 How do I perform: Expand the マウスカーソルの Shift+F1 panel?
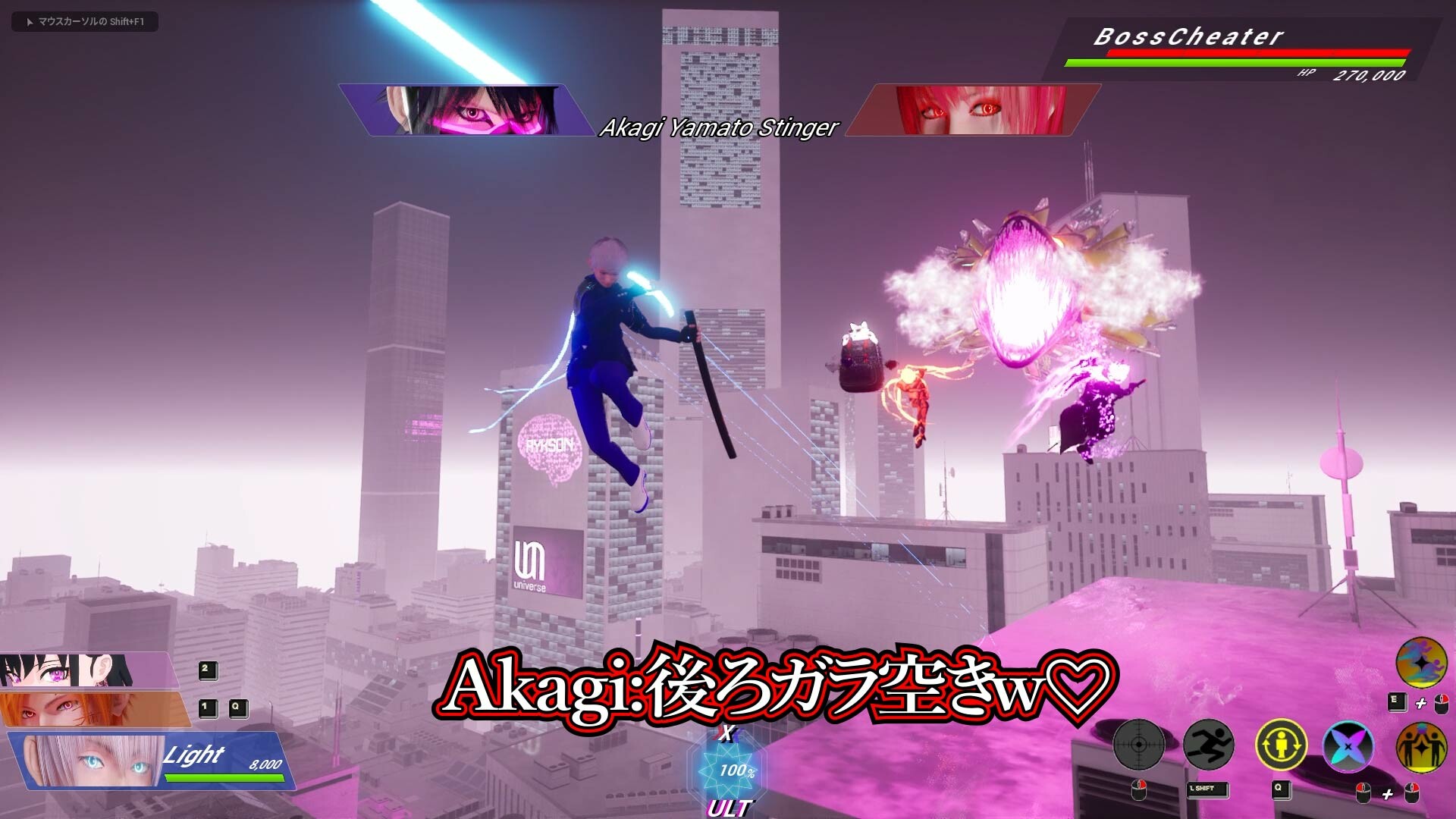83,22
